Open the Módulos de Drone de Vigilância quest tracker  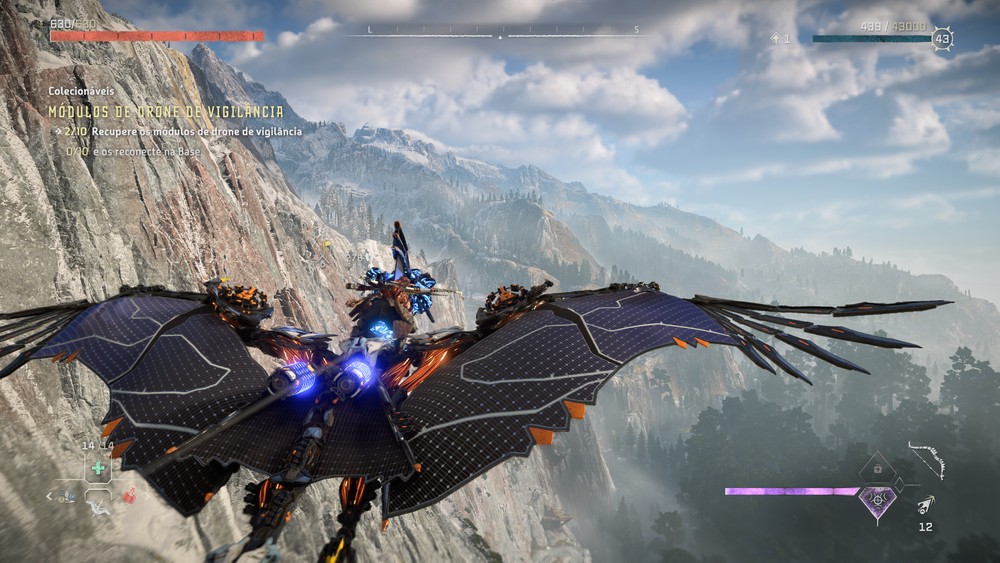(166, 111)
